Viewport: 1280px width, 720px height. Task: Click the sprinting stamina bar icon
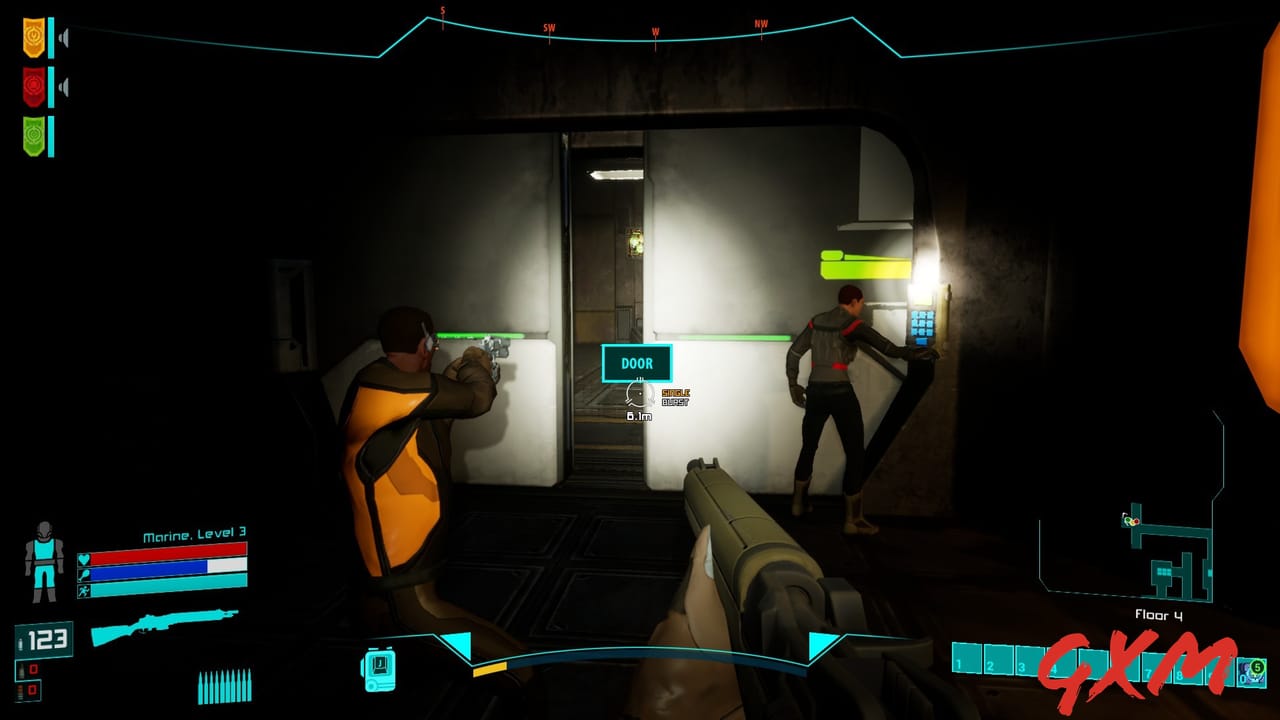83,592
